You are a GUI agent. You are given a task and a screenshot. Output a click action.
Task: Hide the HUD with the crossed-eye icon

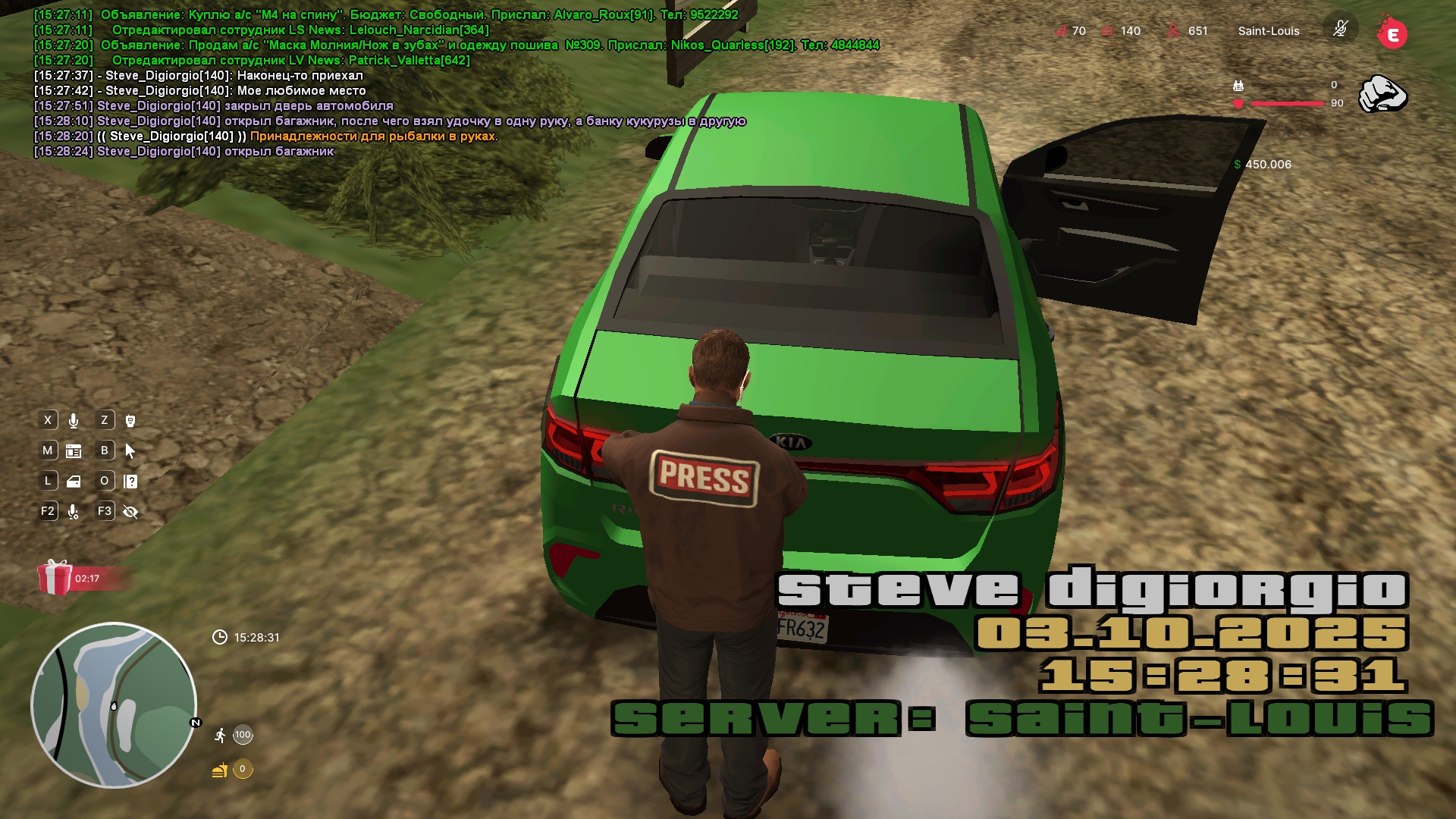click(130, 512)
